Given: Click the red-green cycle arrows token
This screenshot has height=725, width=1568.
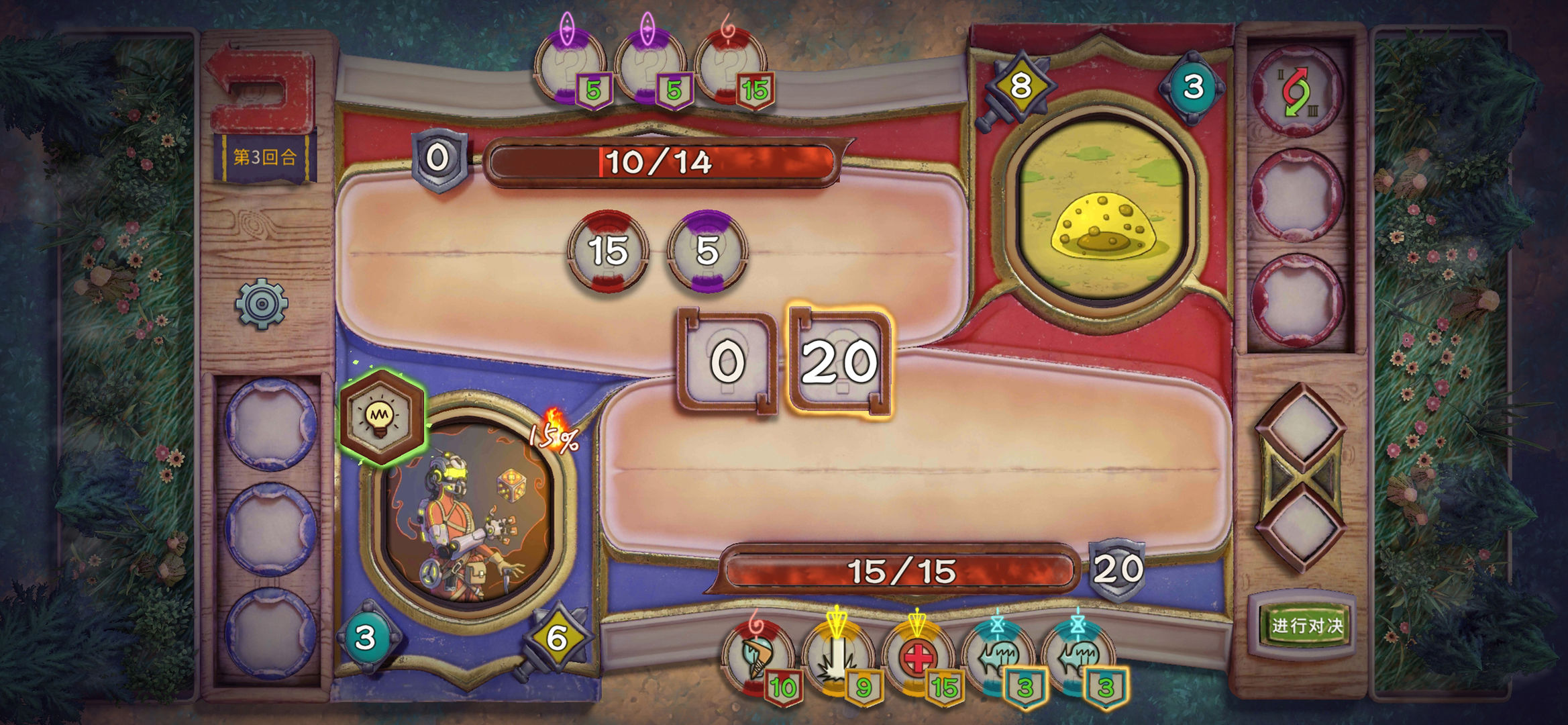Looking at the screenshot, I should 1296,92.
